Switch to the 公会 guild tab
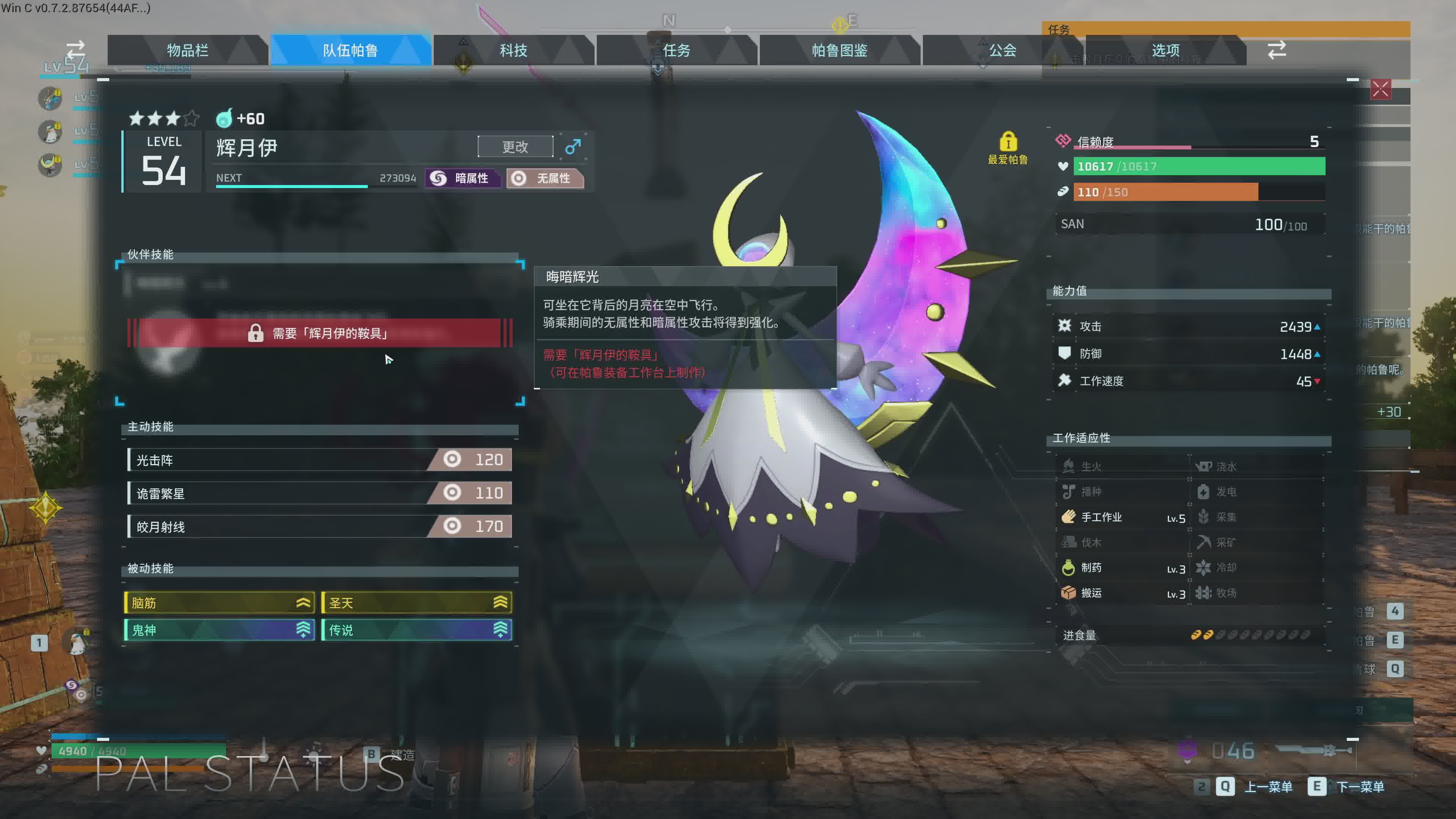This screenshot has width=1456, height=819. [x=1002, y=50]
